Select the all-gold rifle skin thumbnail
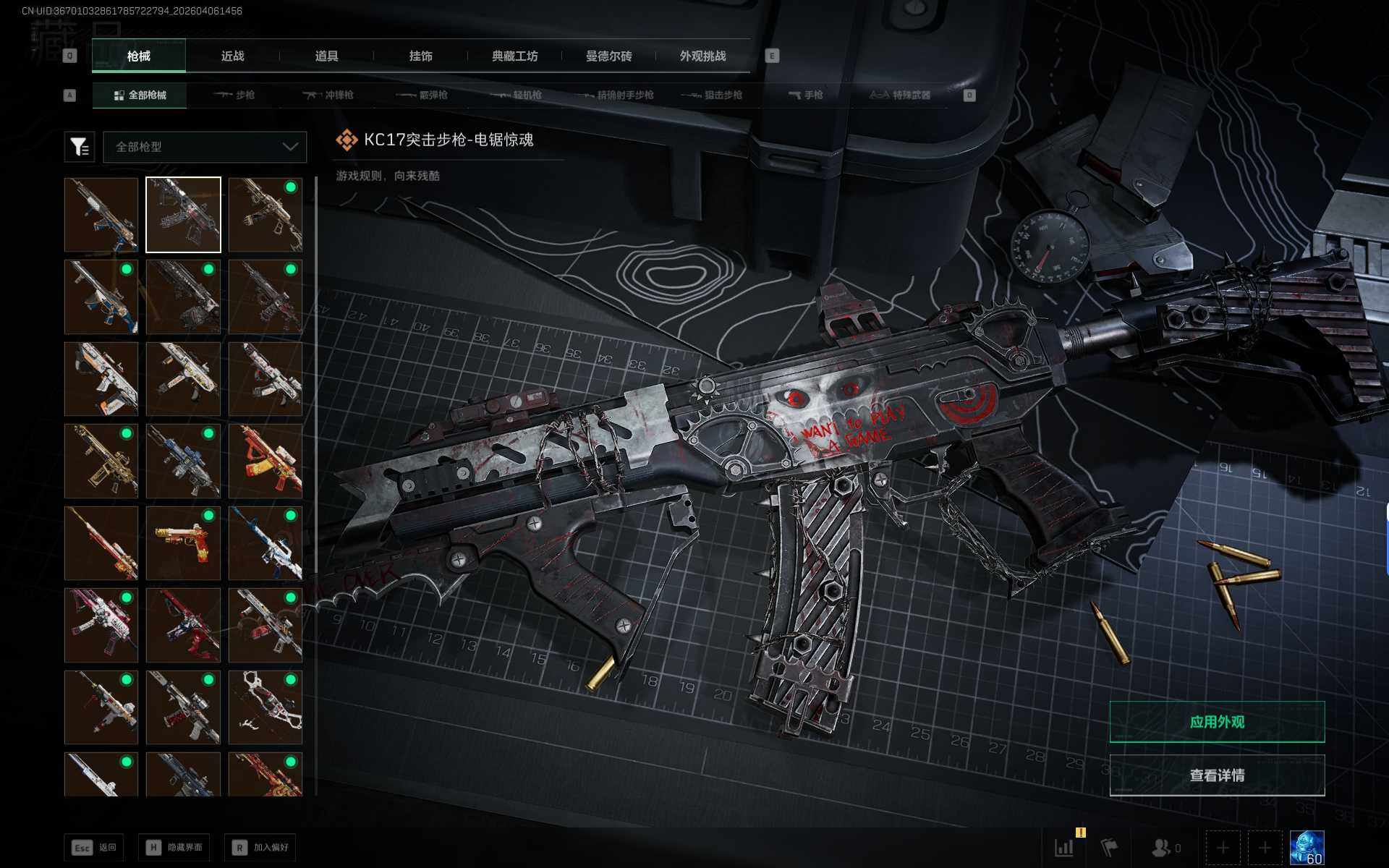1389x868 pixels. 101,461
